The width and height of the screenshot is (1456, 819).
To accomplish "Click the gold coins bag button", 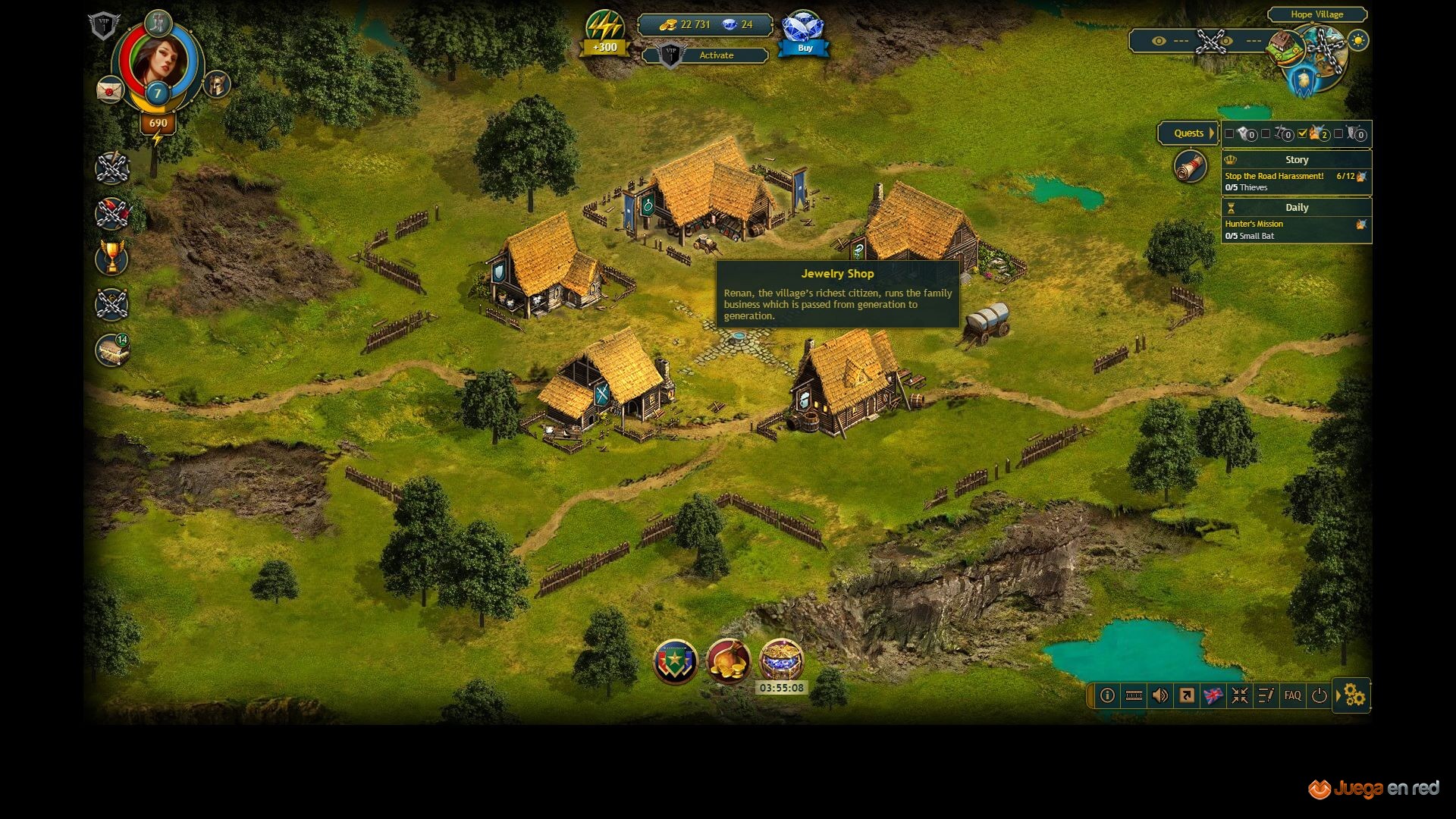I will pos(728,661).
